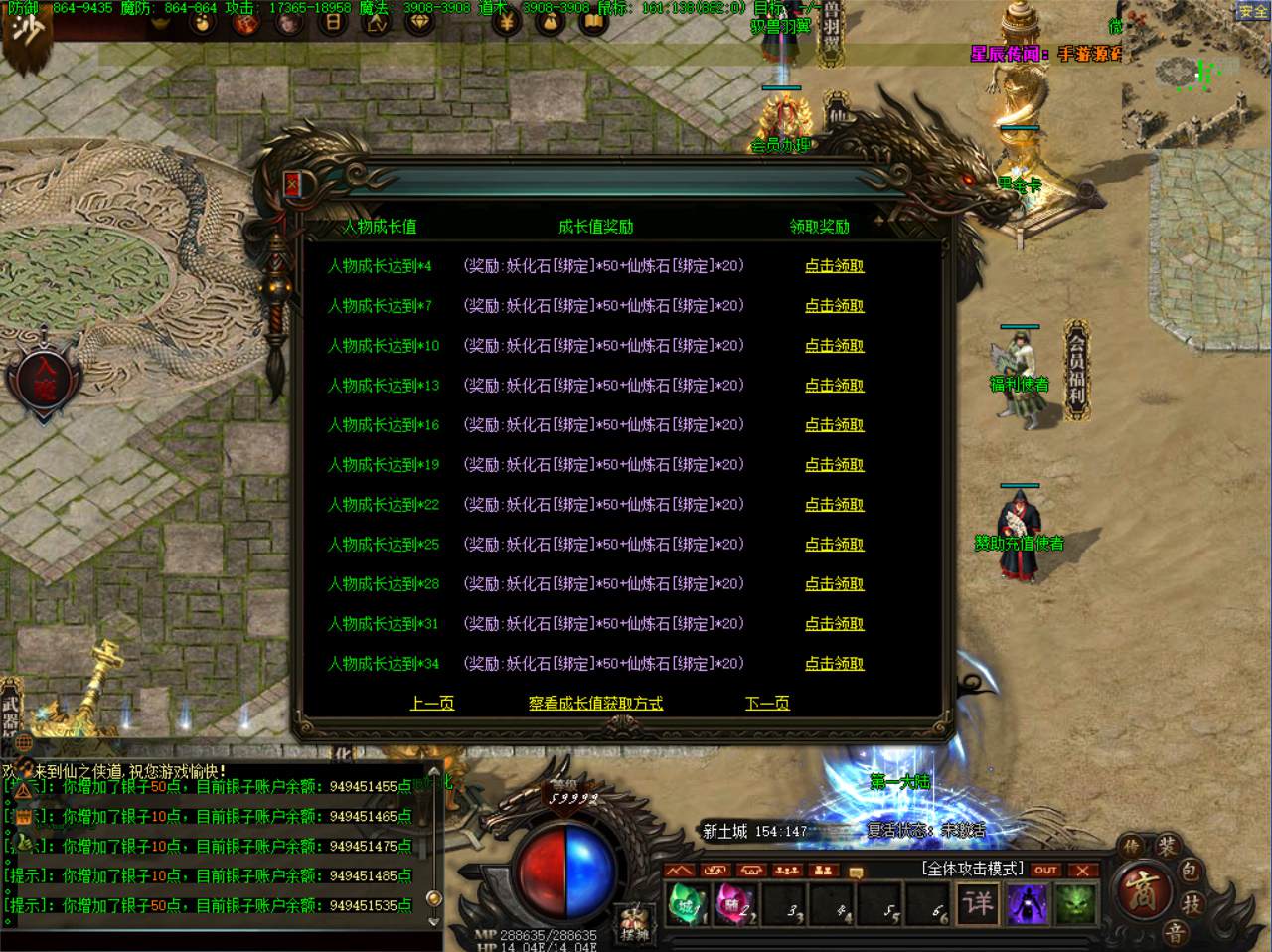The width and height of the screenshot is (1272, 952).
Task: Use the green 城 stone in hotbar slot 1
Action: (x=687, y=905)
